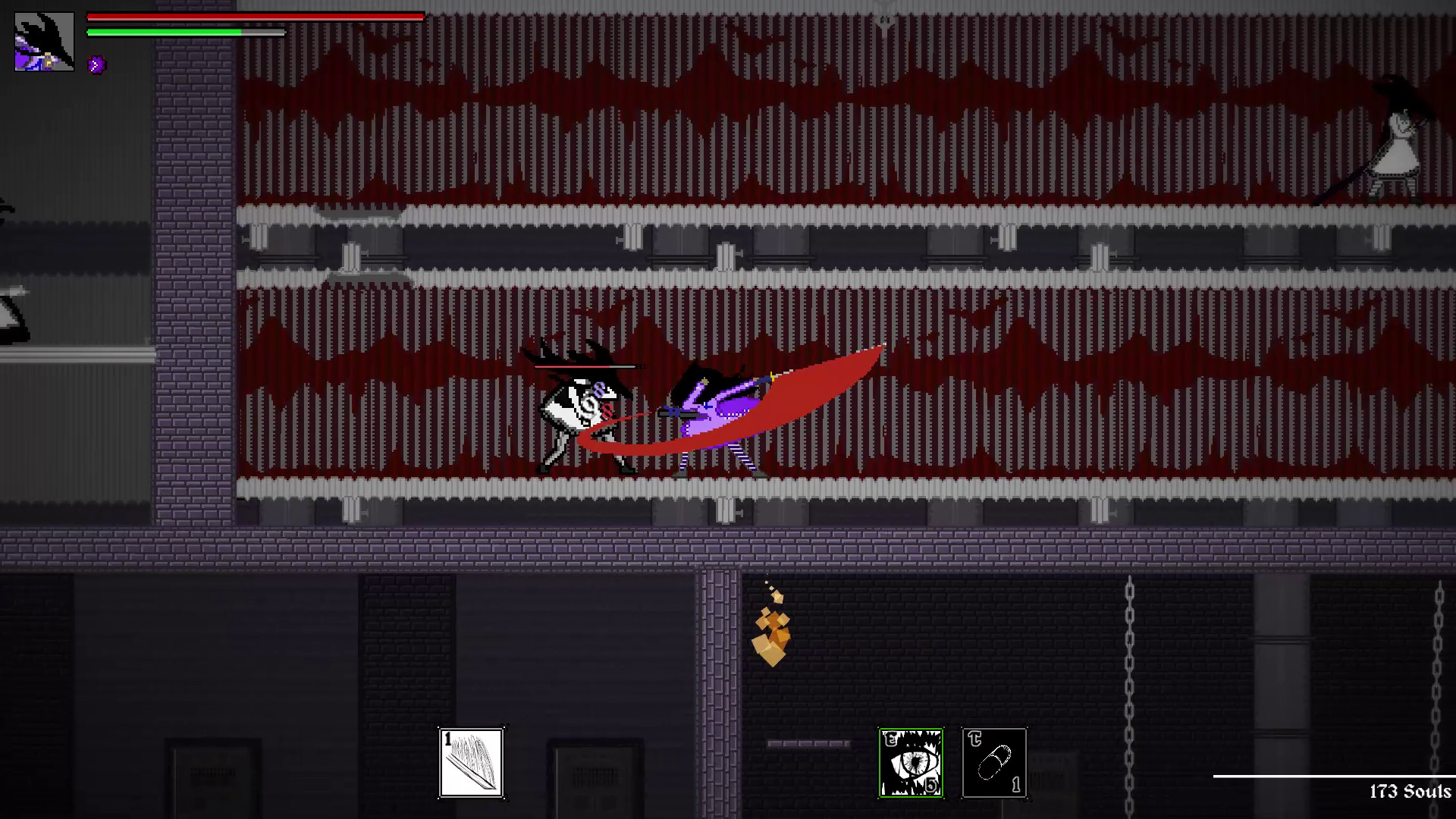The image size is (1456, 819).
Task: Click the "1" count on the needles slot
Action: [448, 738]
